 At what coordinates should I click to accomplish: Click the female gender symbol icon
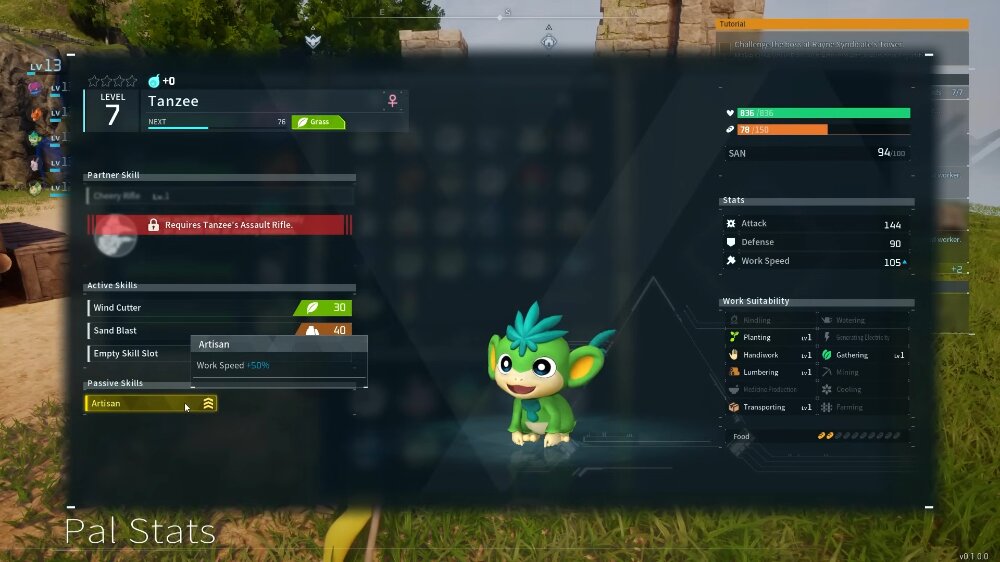(x=393, y=101)
